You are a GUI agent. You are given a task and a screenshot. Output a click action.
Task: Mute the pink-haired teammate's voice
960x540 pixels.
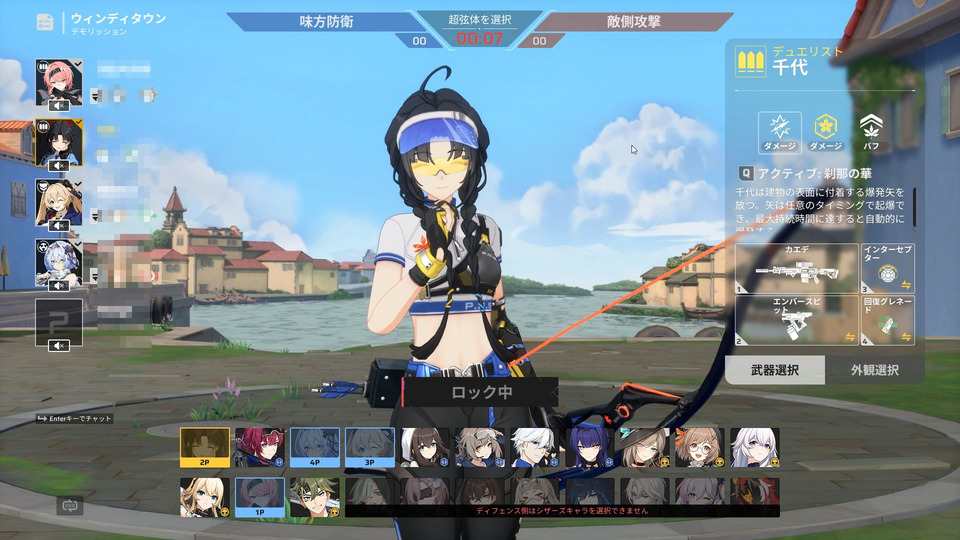[x=59, y=105]
